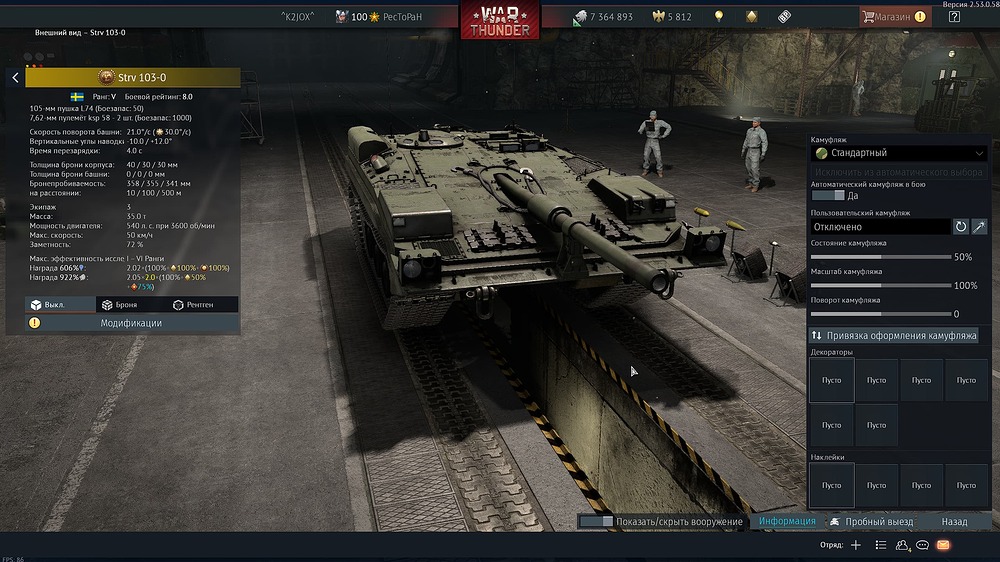Switch to the Броня view tab
This screenshot has width=1000, height=562.
(126, 304)
